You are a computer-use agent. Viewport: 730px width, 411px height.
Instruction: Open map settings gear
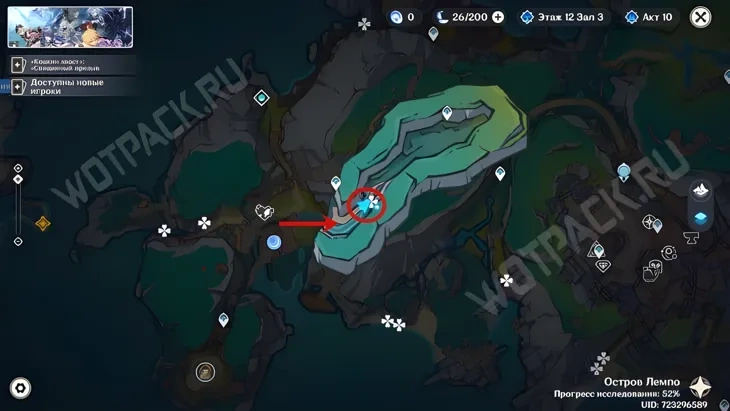point(20,388)
